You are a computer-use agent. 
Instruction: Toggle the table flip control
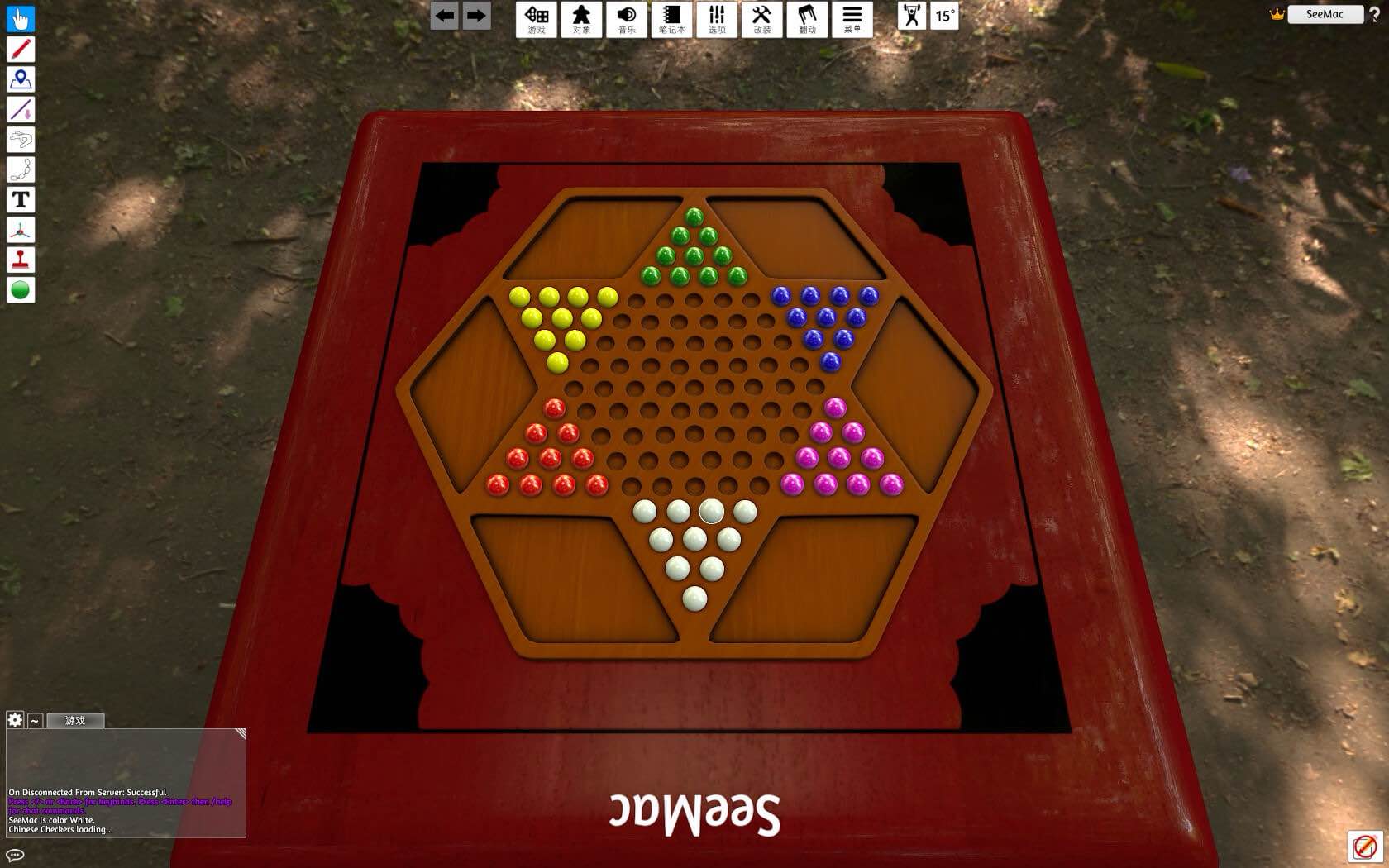(x=806, y=19)
